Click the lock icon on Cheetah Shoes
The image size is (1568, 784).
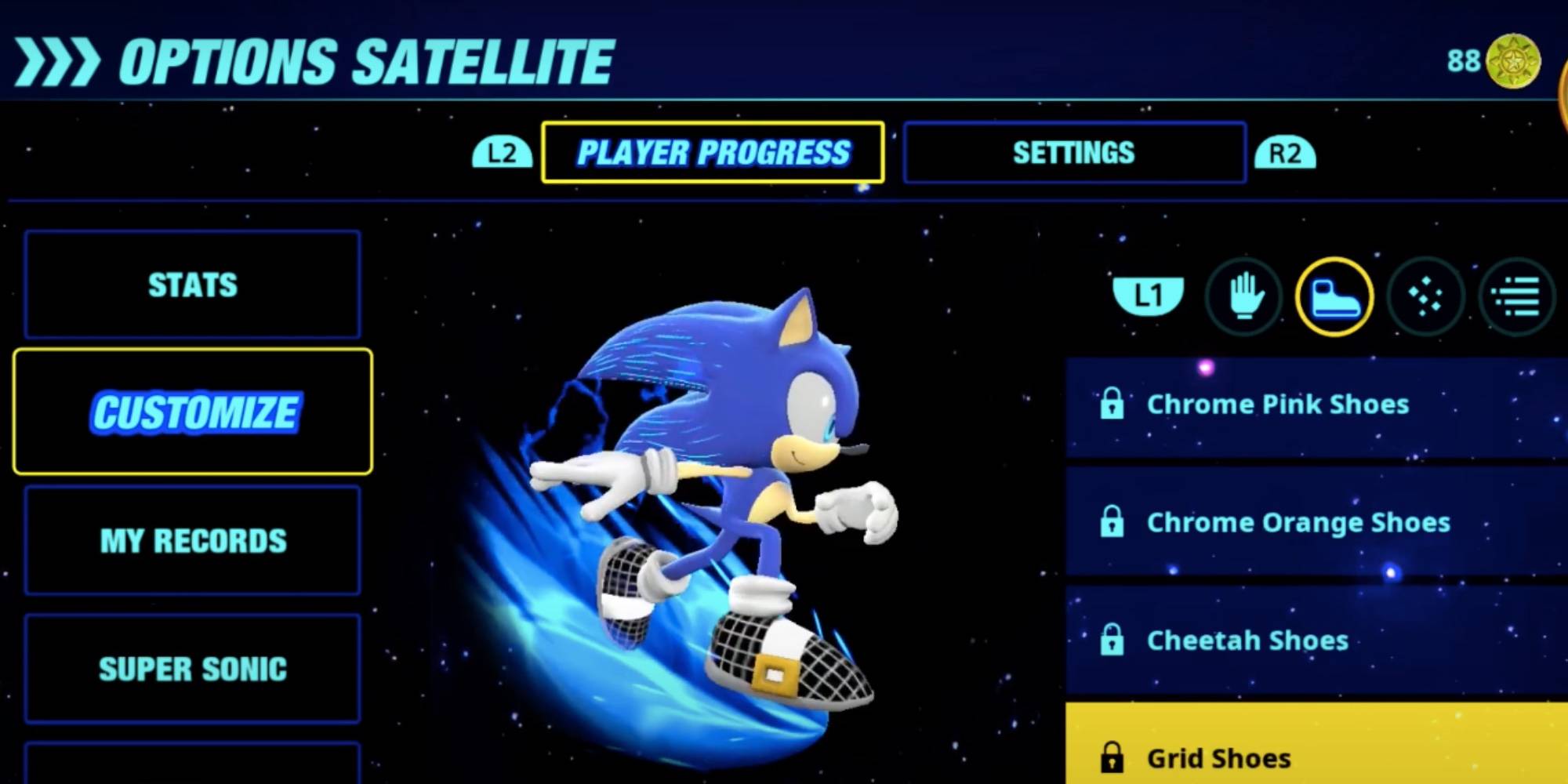[1111, 641]
